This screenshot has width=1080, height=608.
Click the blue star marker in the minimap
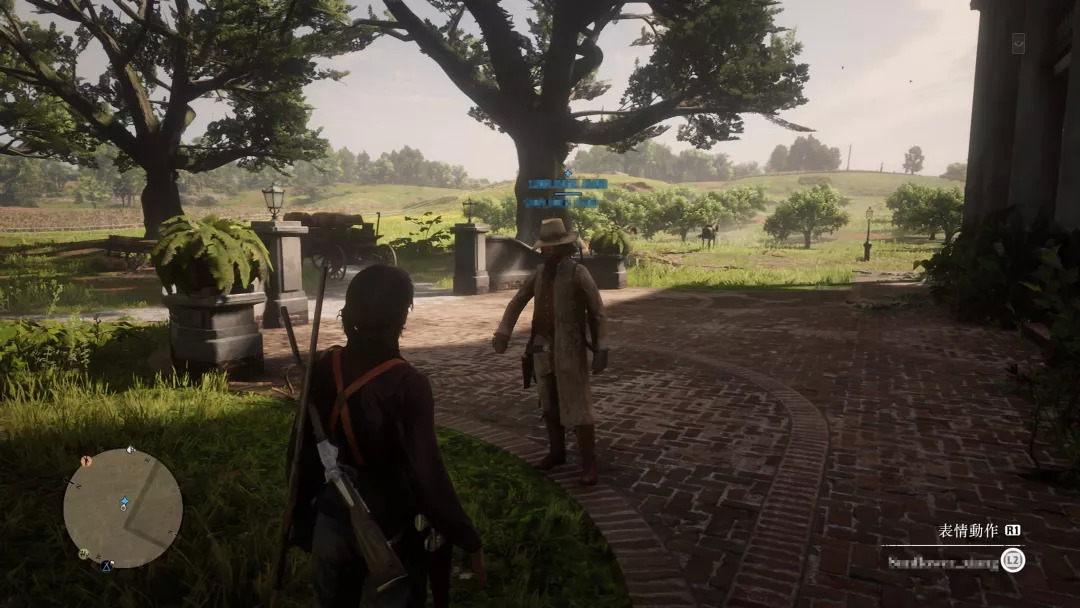click(124, 500)
